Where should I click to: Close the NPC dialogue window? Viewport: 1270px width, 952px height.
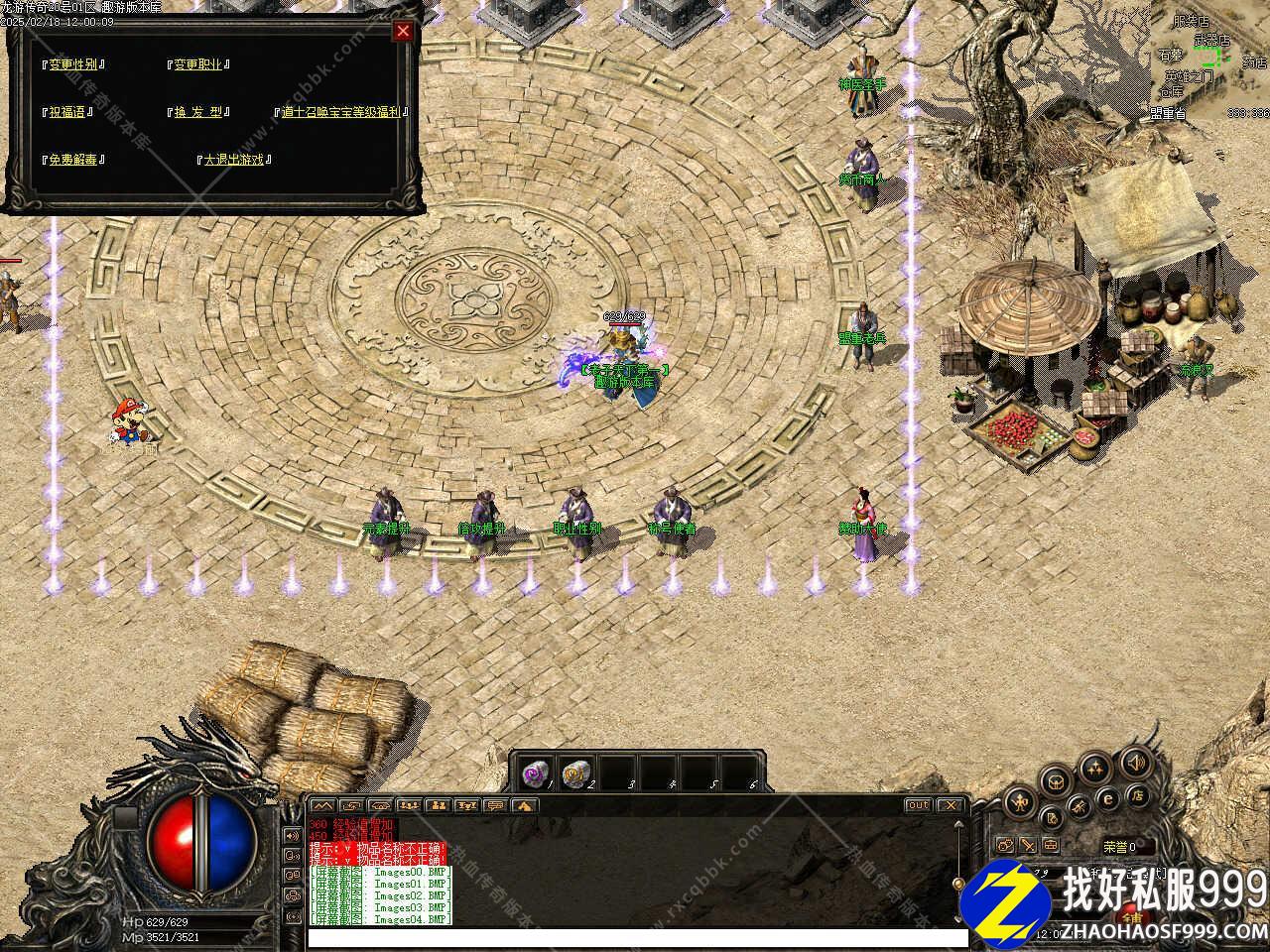click(x=402, y=31)
